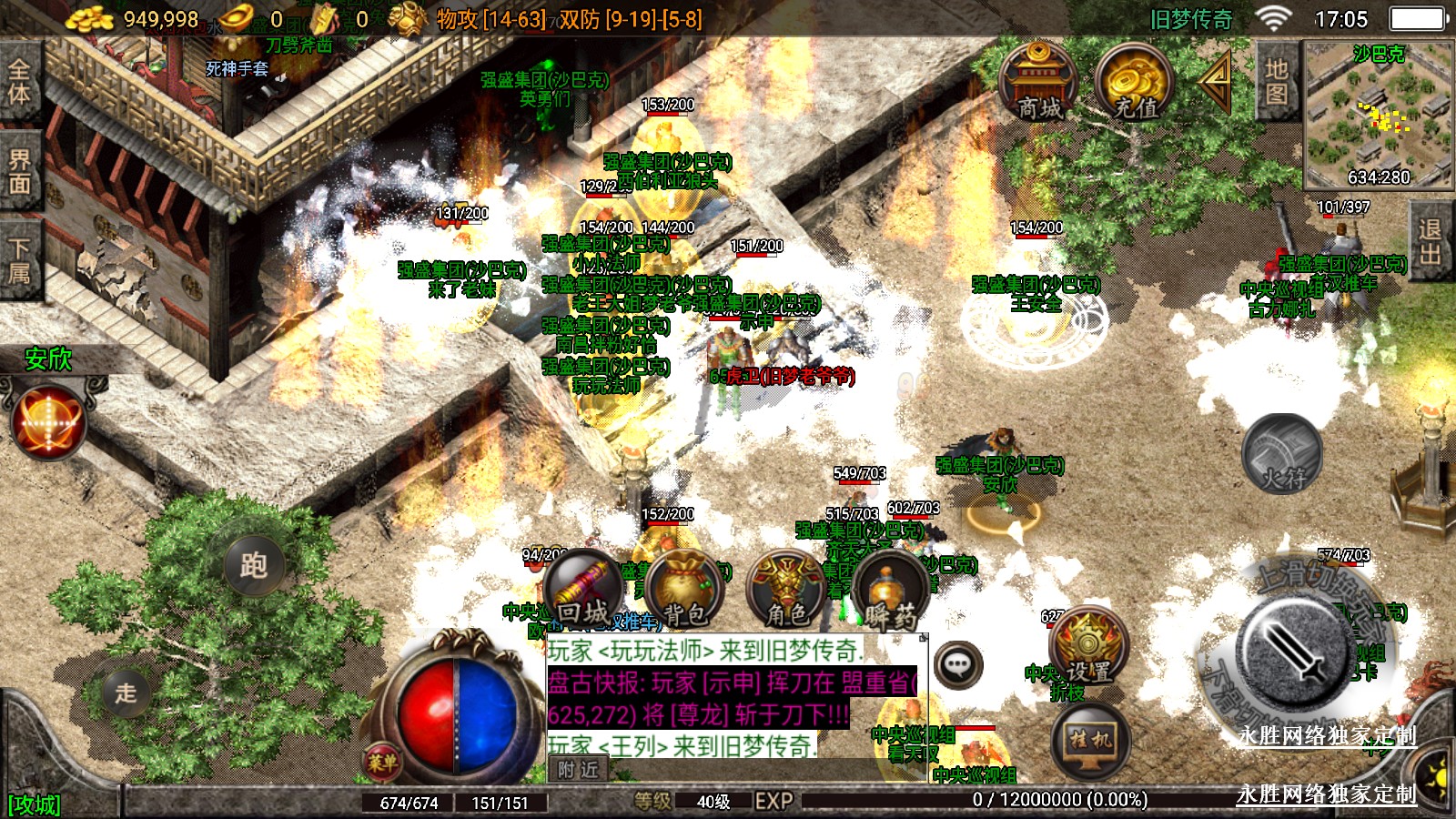The image size is (1456, 819).
Task: Open the chat speech bubble
Action: pyautogui.click(x=957, y=665)
